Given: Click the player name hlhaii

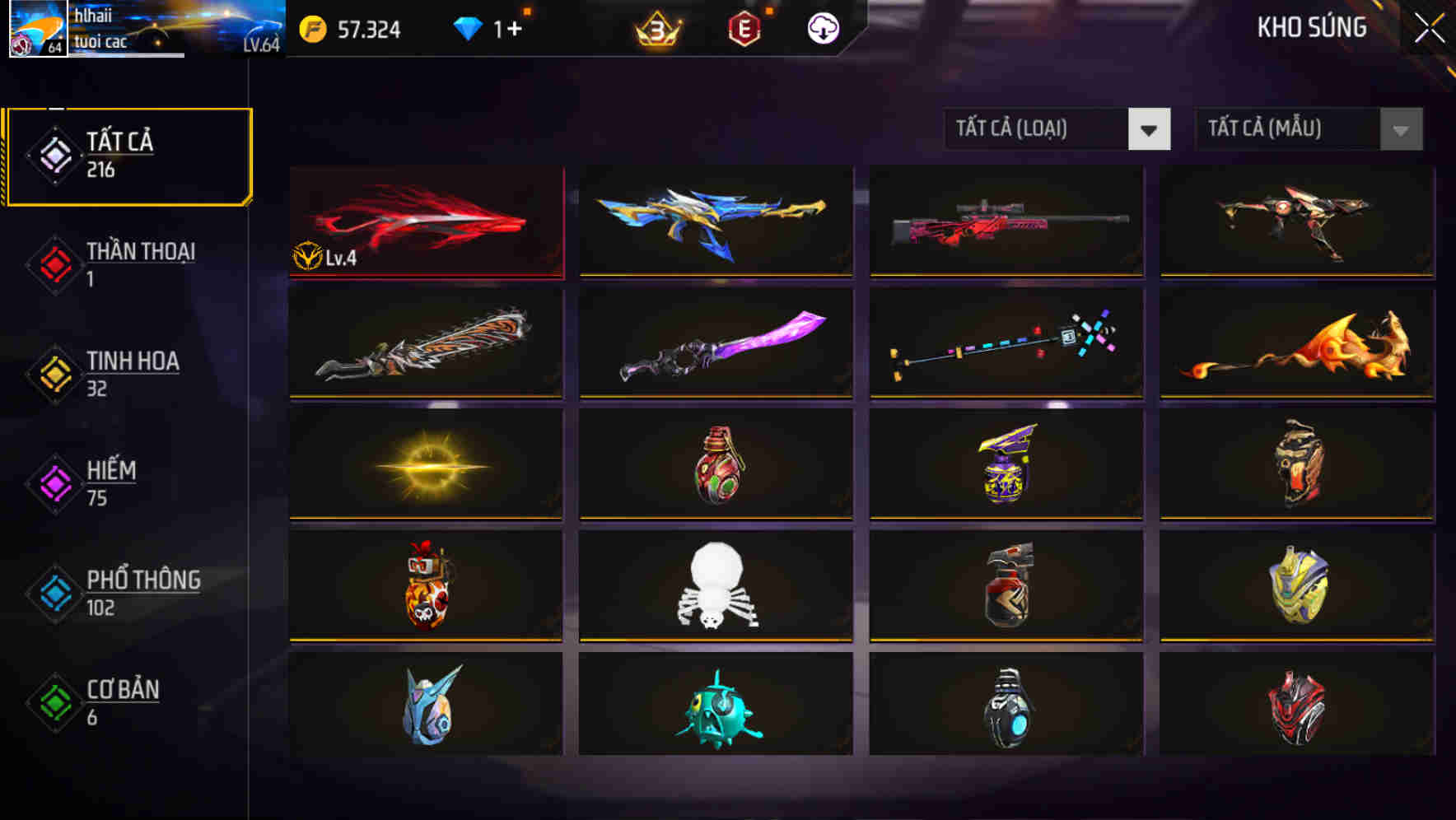Looking at the screenshot, I should 92,14.
